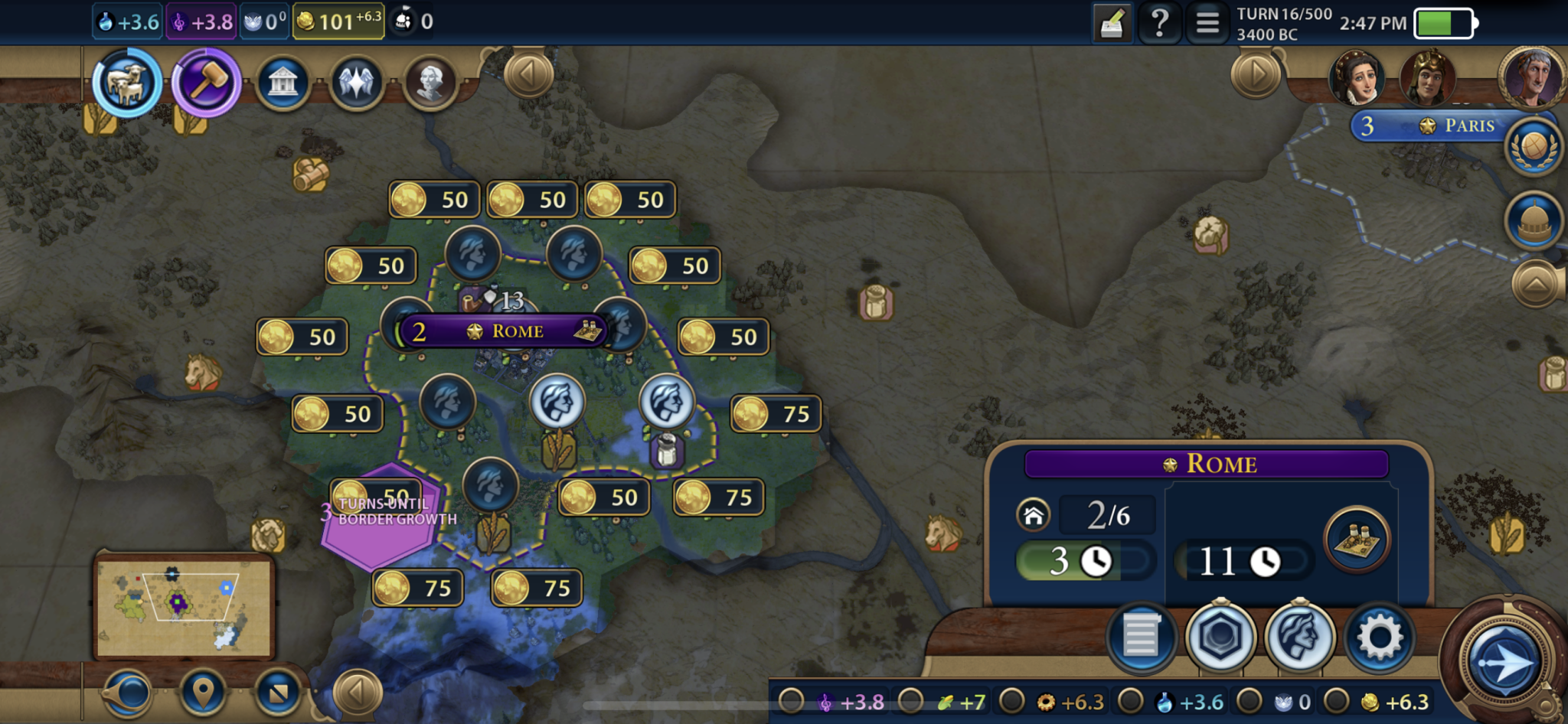
Task: Open the main game menu
Action: tap(1207, 23)
